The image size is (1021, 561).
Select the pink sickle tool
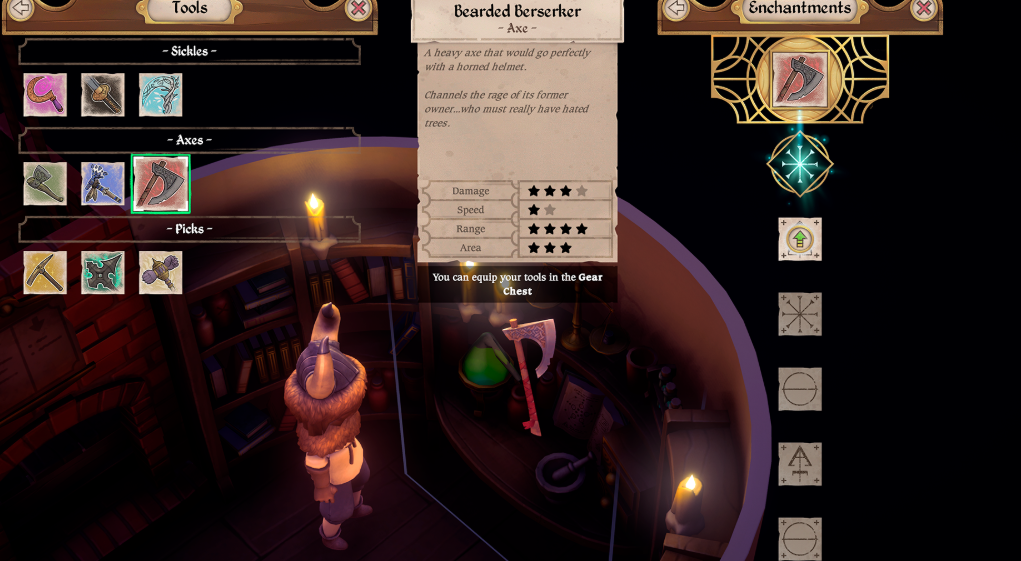click(45, 95)
